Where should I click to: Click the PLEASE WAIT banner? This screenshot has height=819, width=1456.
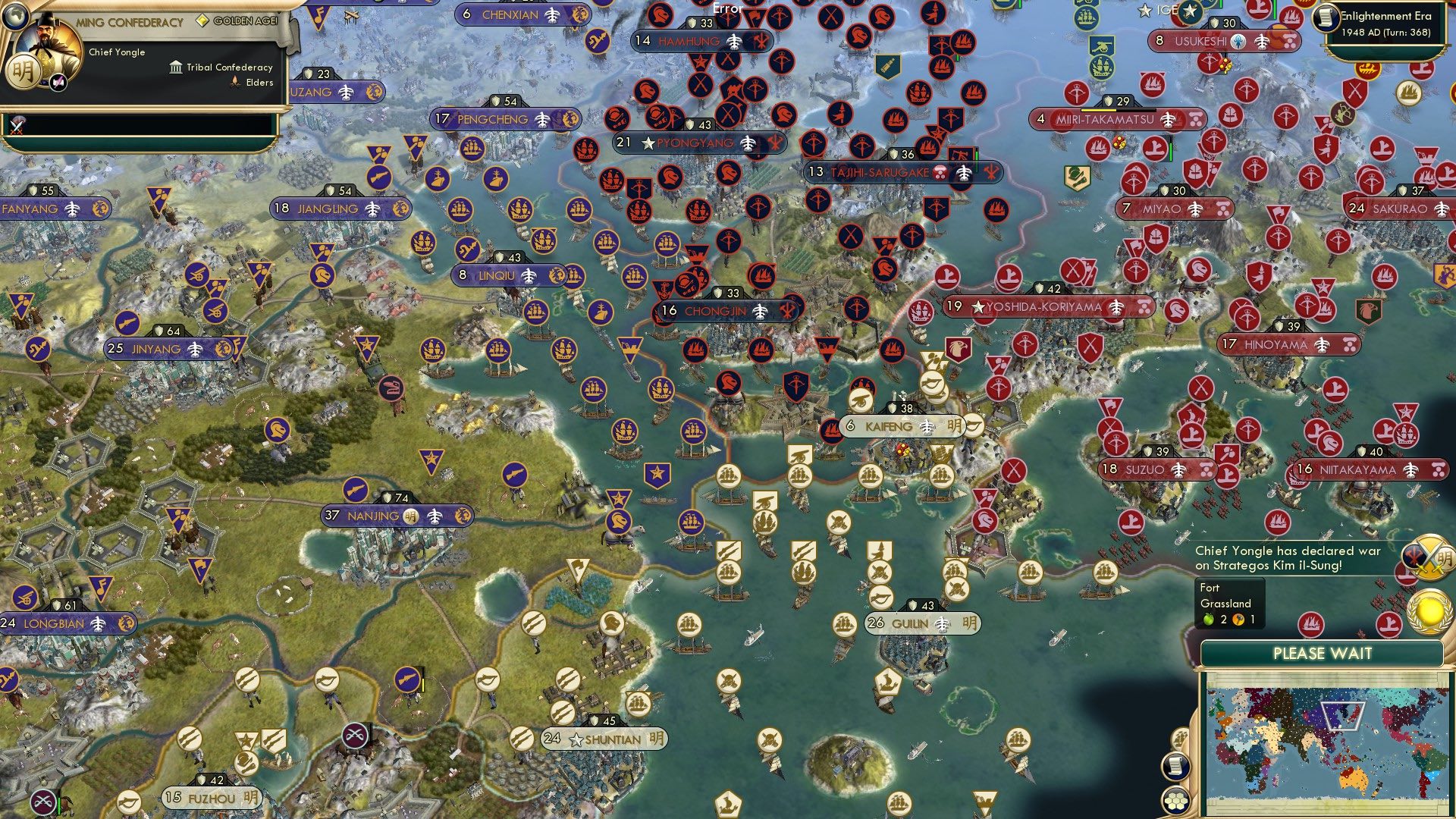click(1325, 653)
